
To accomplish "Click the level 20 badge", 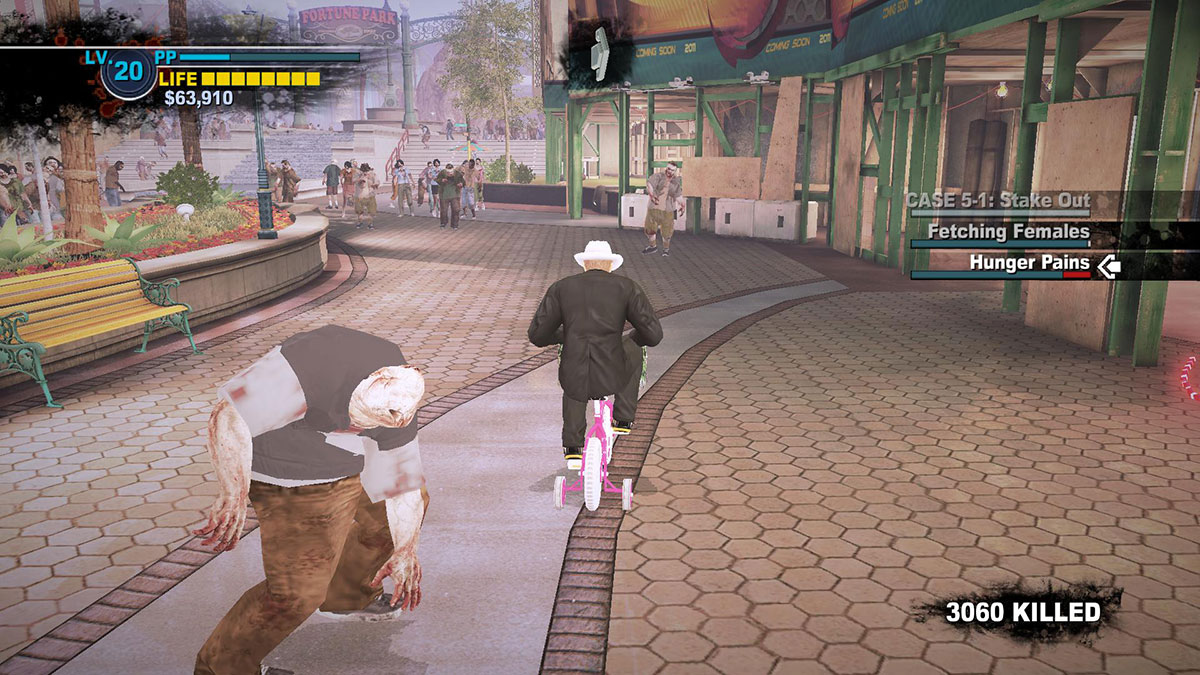I will (x=129, y=72).
